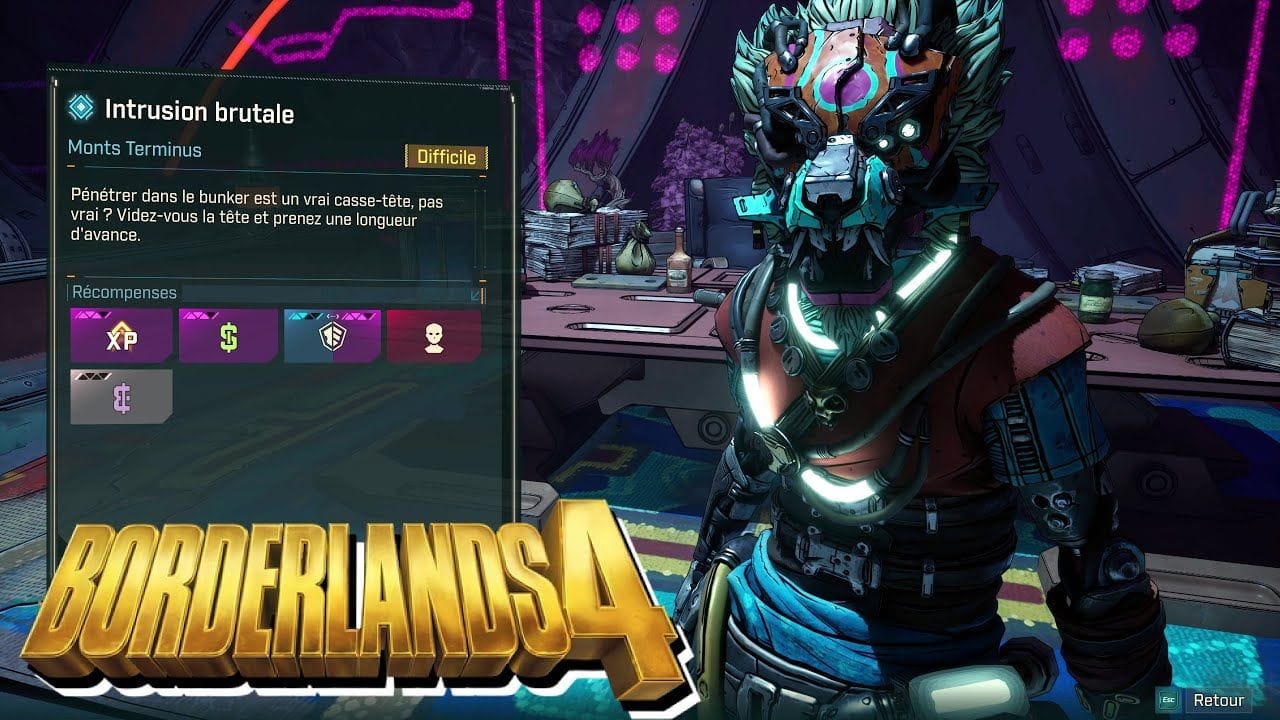Screen dimensions: 1280x720
Task: Go back with the Retour button
Action: [1217, 700]
